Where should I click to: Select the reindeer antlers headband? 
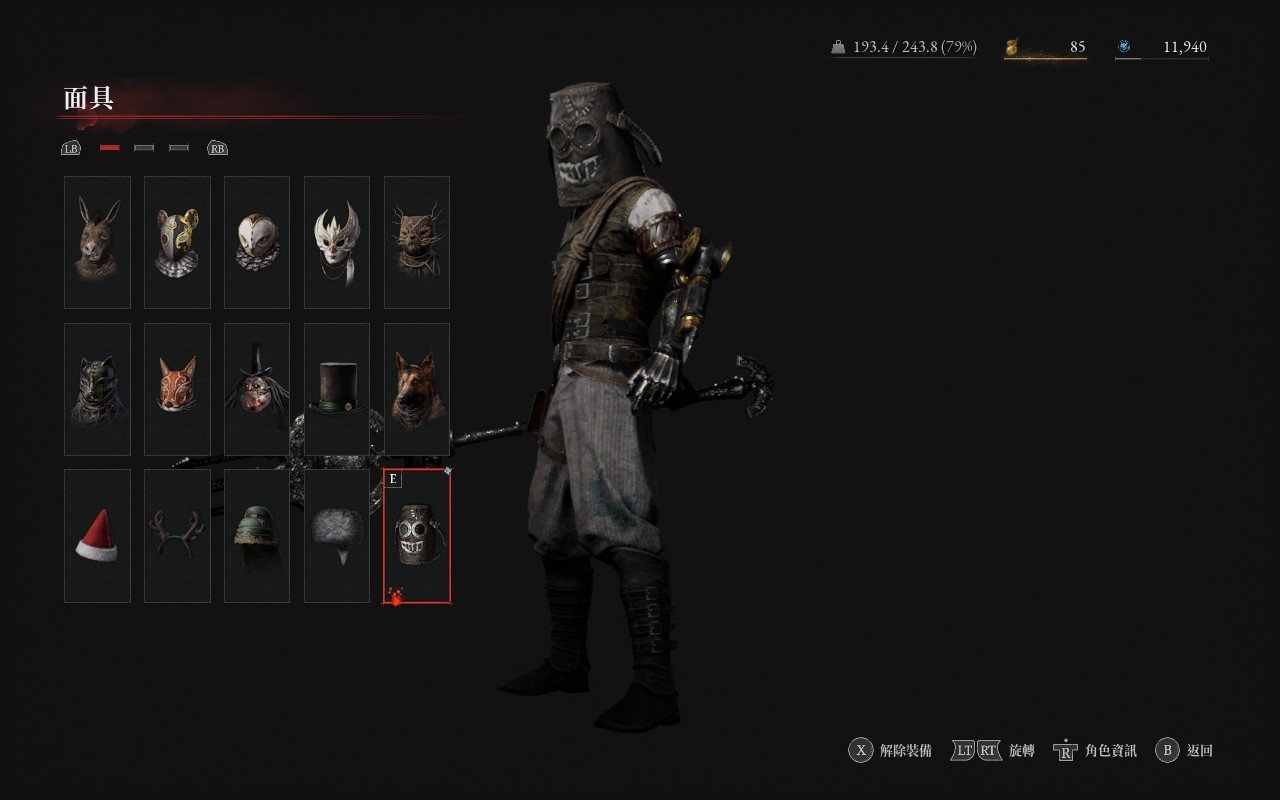click(x=177, y=536)
